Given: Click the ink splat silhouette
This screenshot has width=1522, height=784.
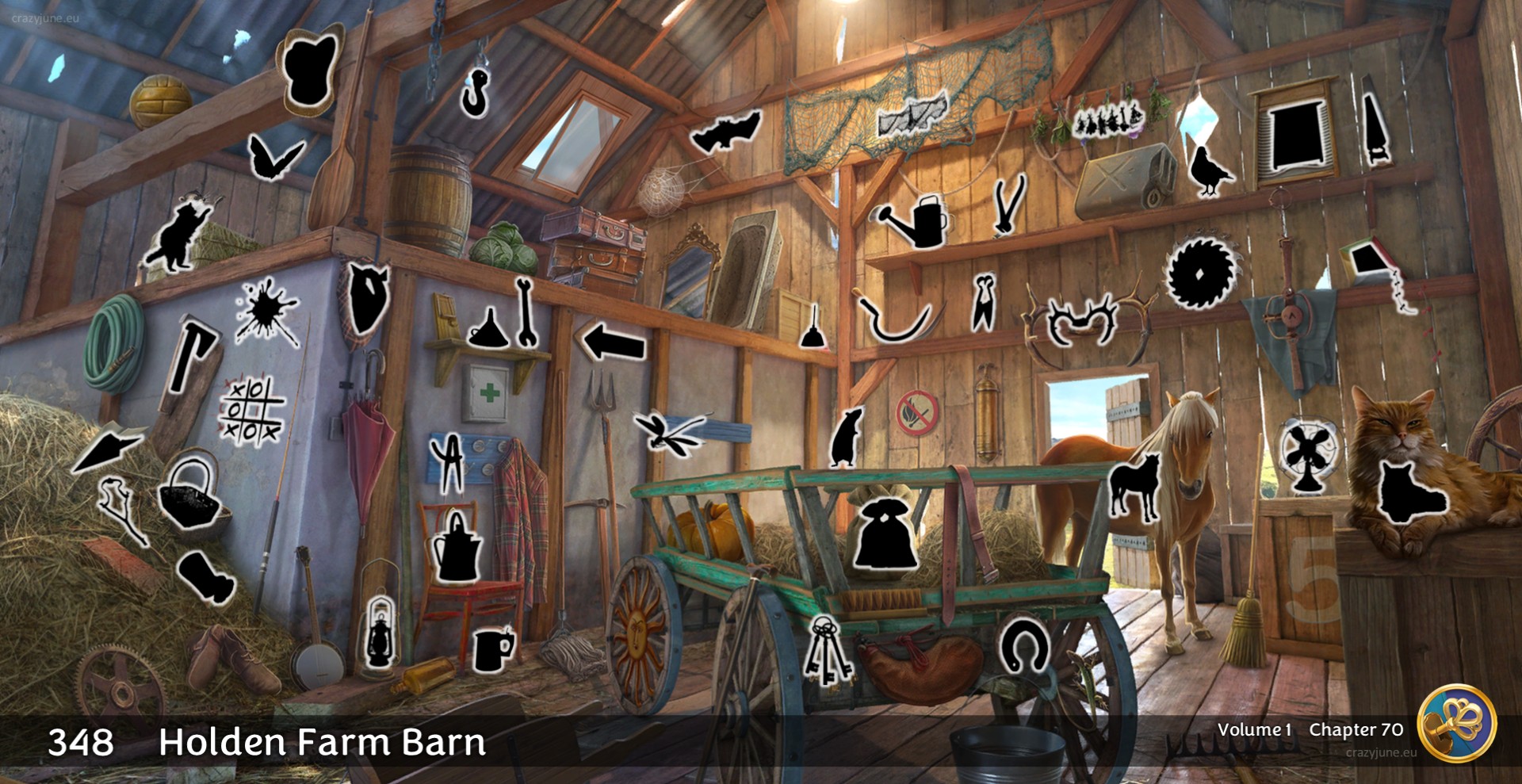Looking at the screenshot, I should [x=266, y=310].
